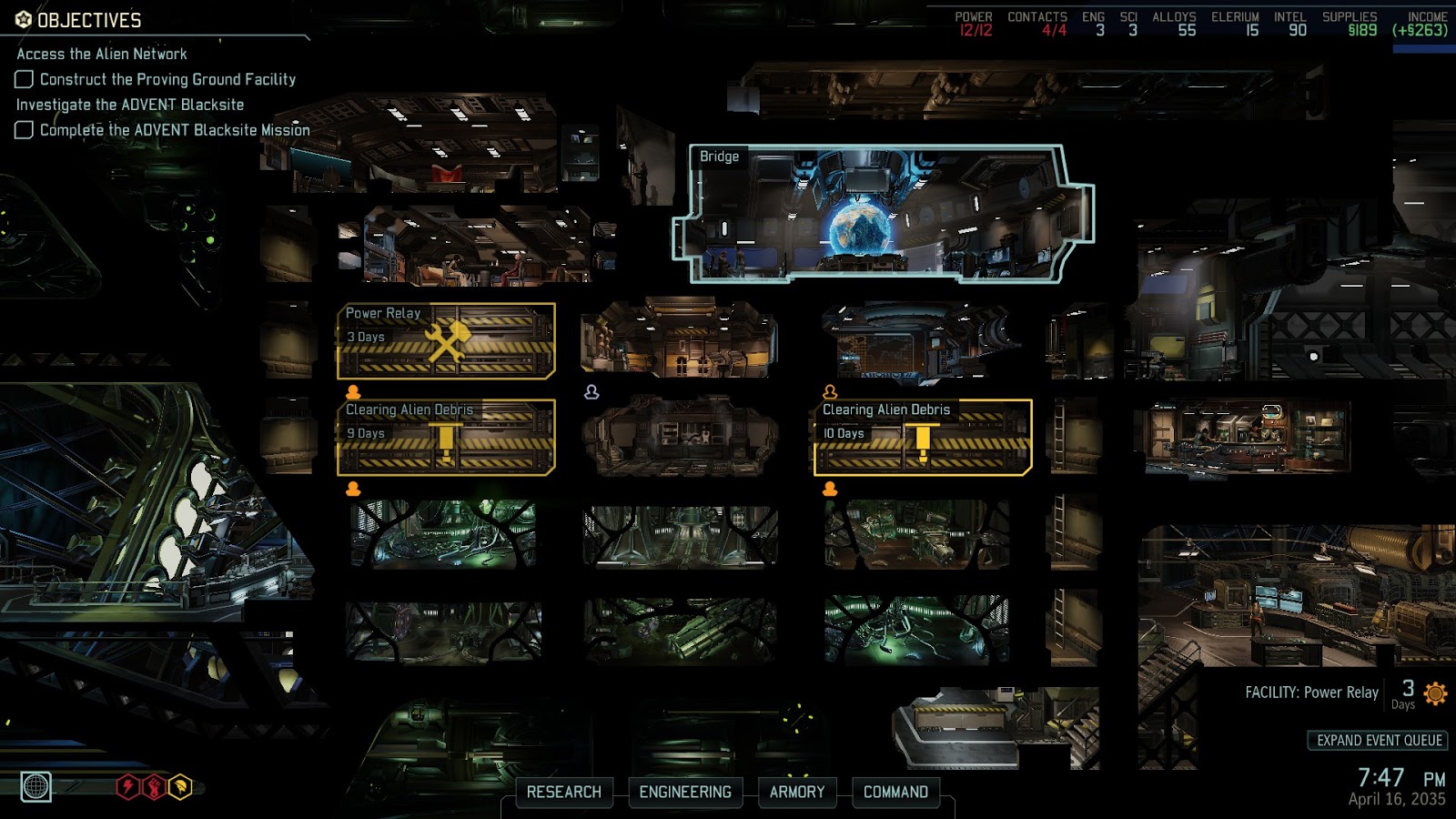Select the 9 Days alien debris room
Viewport: 1456px width, 819px height.
click(446, 438)
